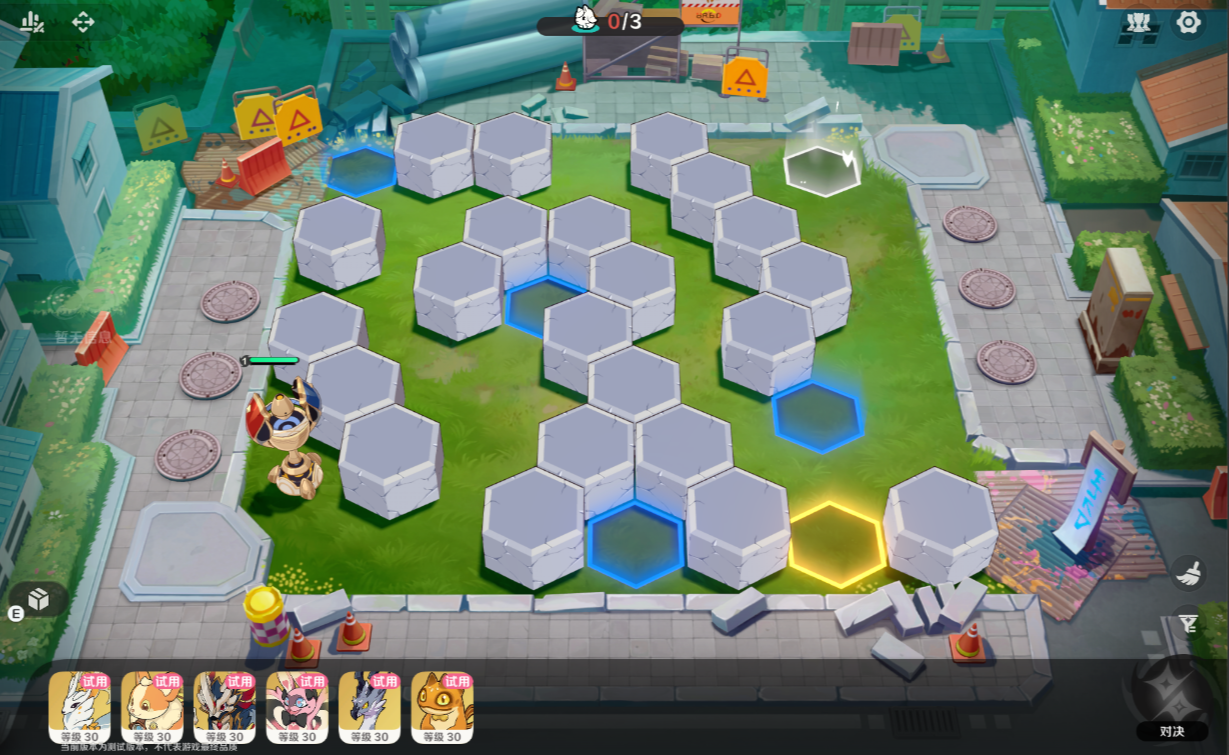This screenshot has height=755, width=1229.
Task: Open the cube box icon
Action: click(38, 599)
